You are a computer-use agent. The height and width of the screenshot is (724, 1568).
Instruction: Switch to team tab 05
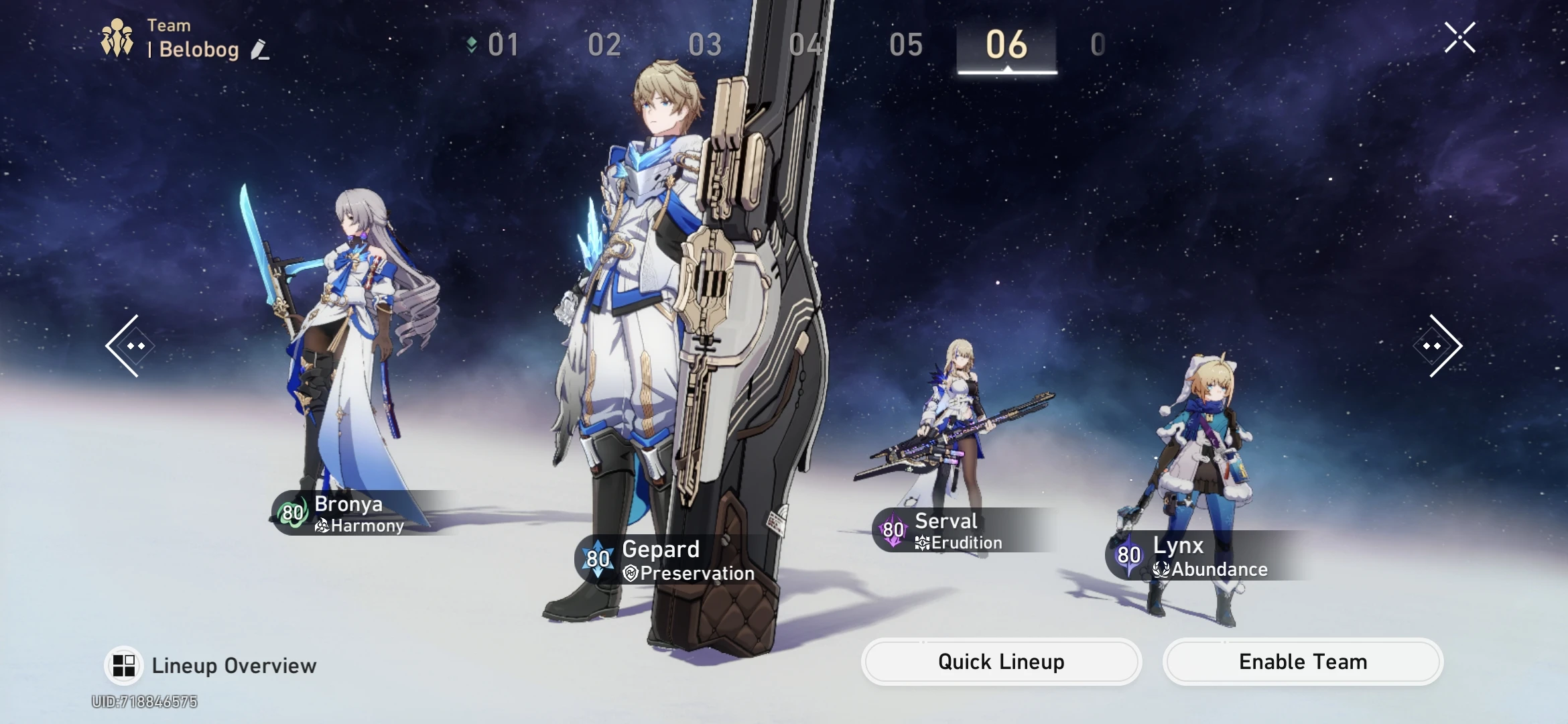[x=906, y=46]
